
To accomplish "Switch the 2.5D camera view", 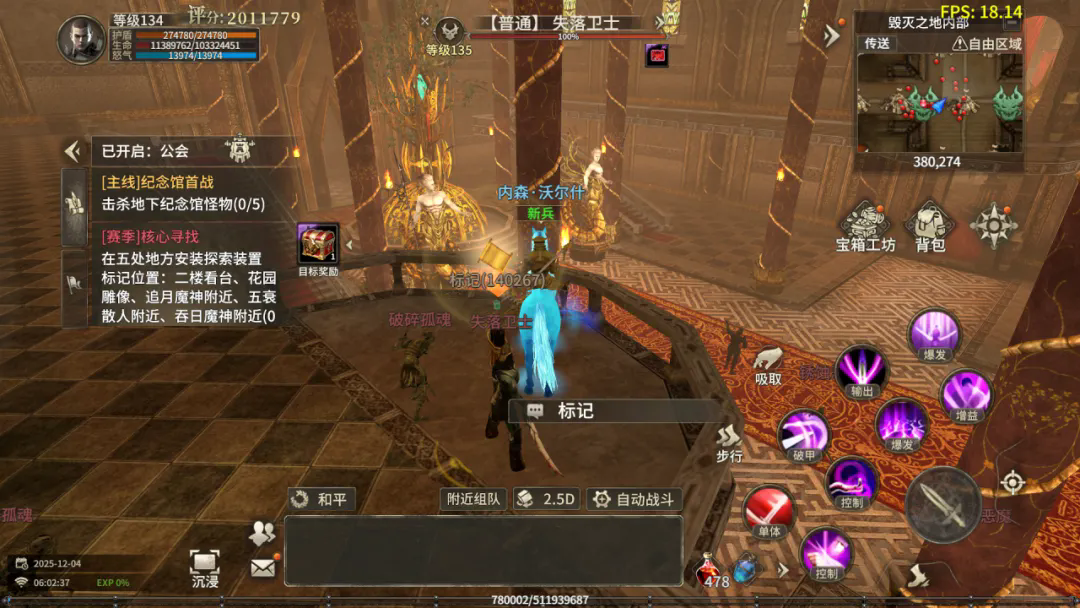I will (546, 498).
